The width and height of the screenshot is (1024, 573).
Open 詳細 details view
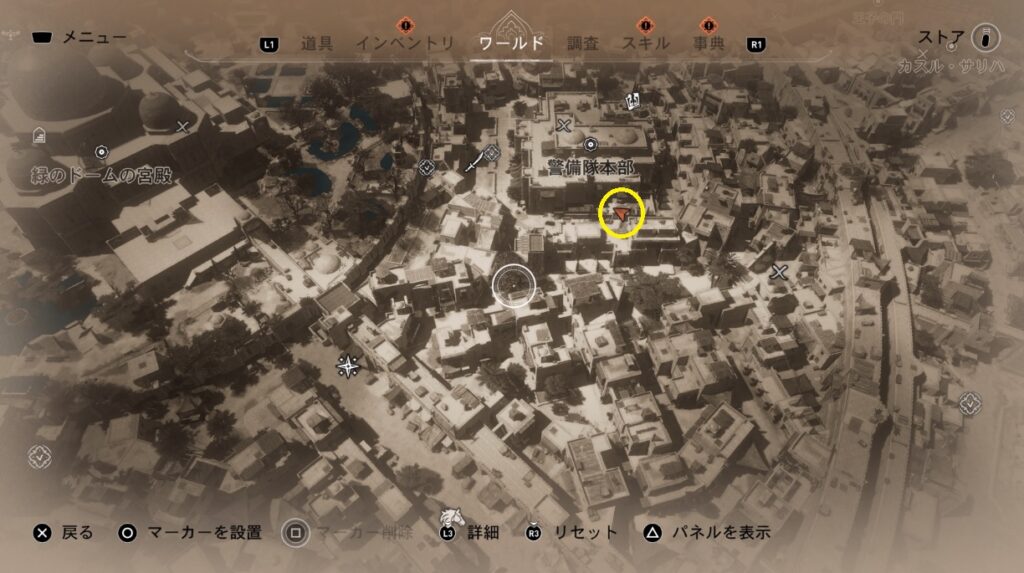coord(470,532)
